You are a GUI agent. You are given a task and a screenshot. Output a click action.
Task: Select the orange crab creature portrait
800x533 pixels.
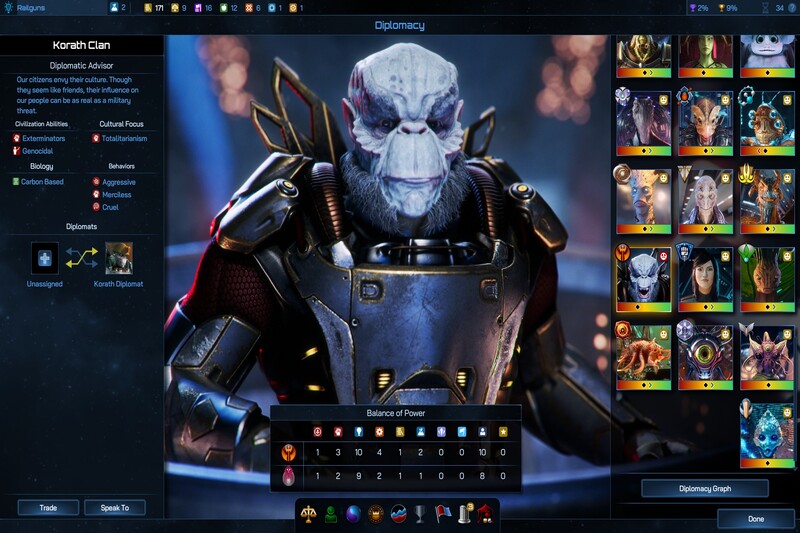[x=644, y=354]
